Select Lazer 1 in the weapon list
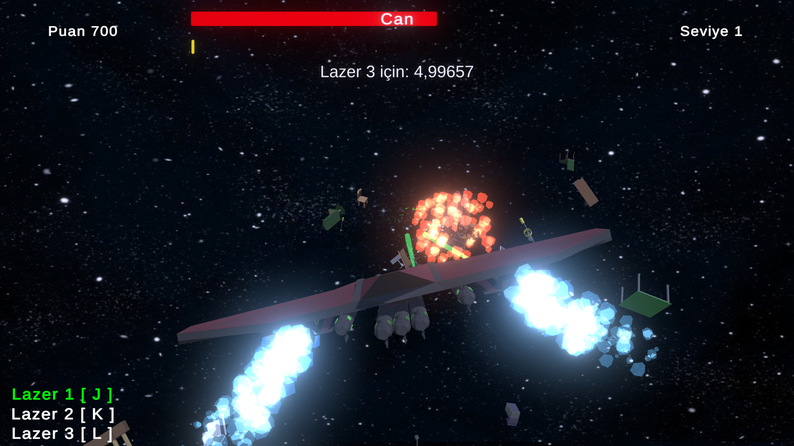This screenshot has width=794, height=446. tap(62, 394)
